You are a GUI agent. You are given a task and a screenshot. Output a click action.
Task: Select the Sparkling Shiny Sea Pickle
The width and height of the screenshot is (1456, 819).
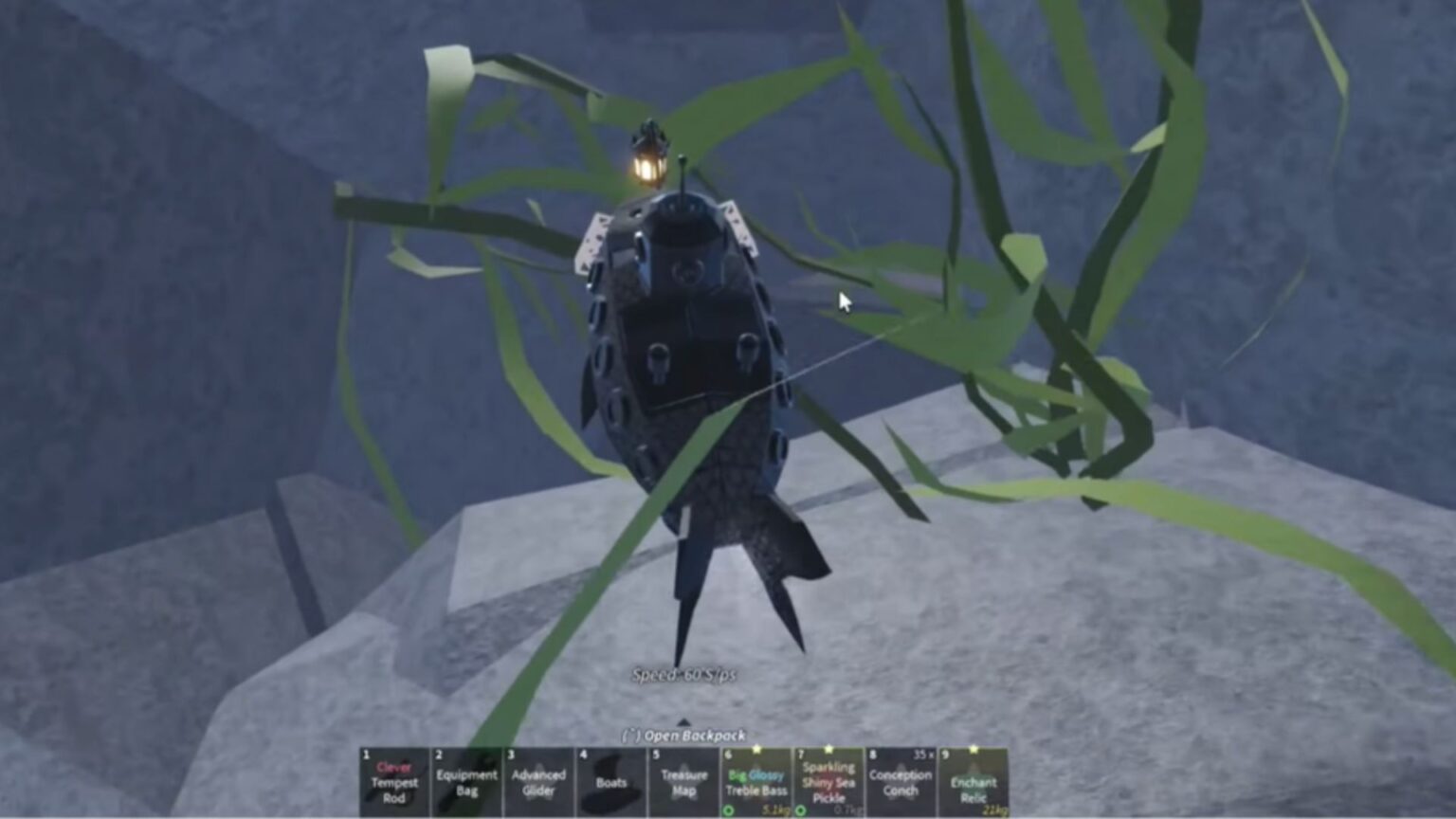tap(828, 782)
